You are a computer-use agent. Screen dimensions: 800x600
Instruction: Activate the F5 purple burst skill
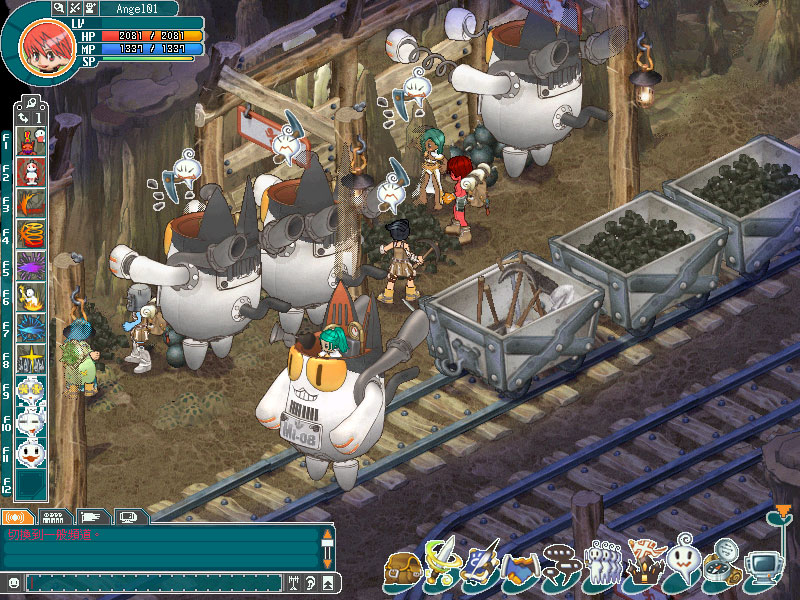31,266
